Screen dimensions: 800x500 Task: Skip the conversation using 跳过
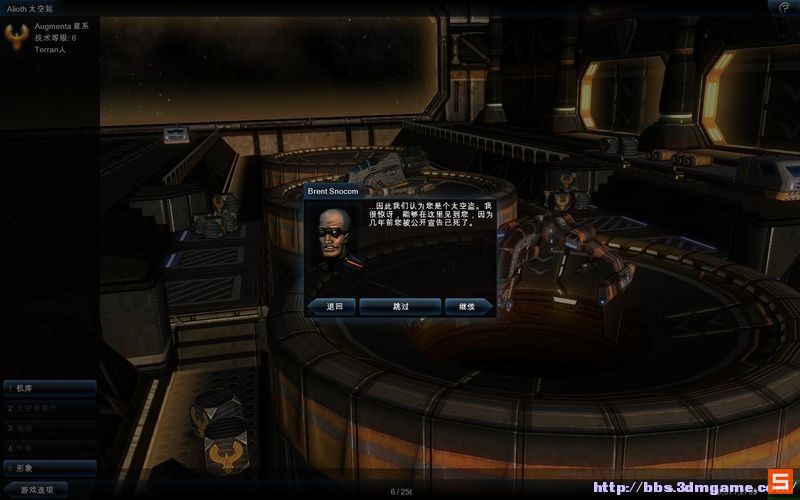pos(400,306)
